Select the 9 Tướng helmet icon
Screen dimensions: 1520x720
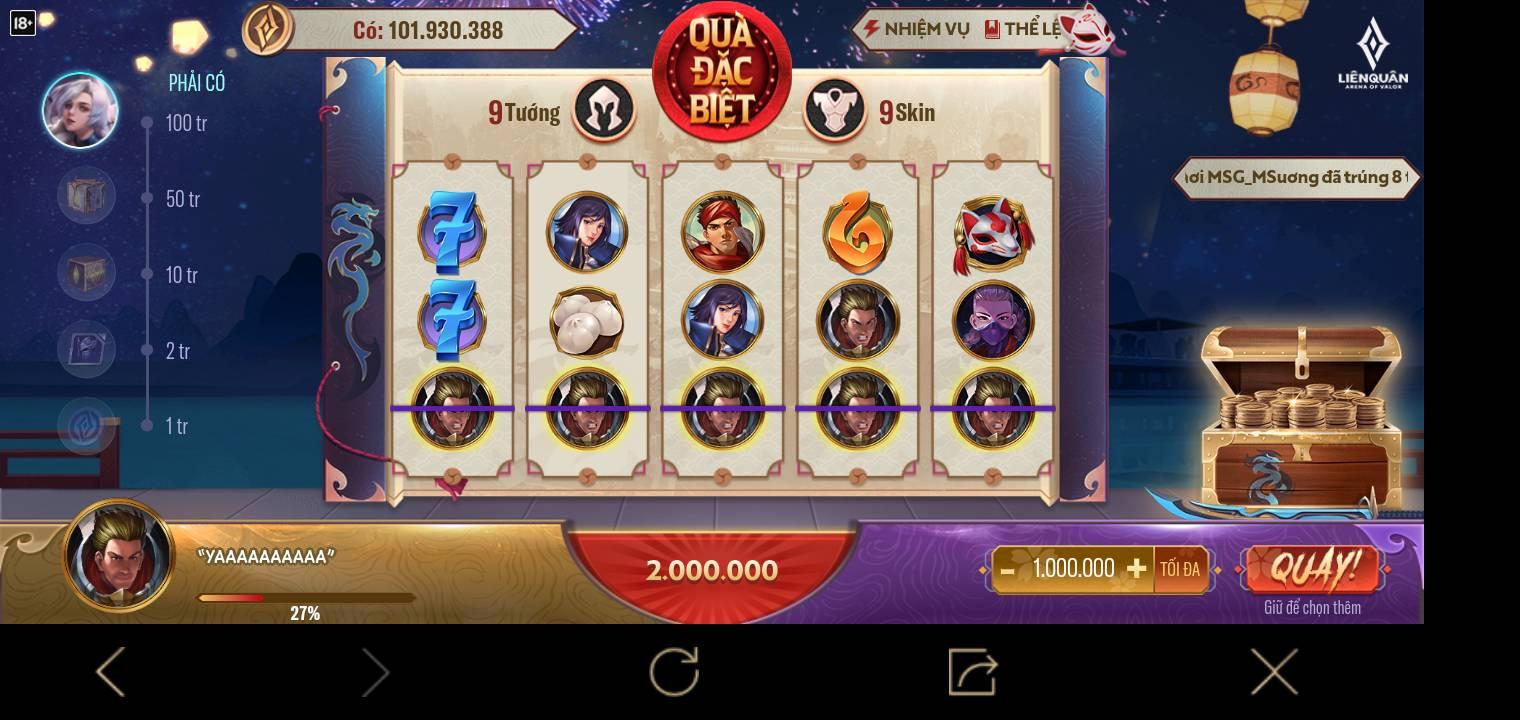tap(604, 110)
